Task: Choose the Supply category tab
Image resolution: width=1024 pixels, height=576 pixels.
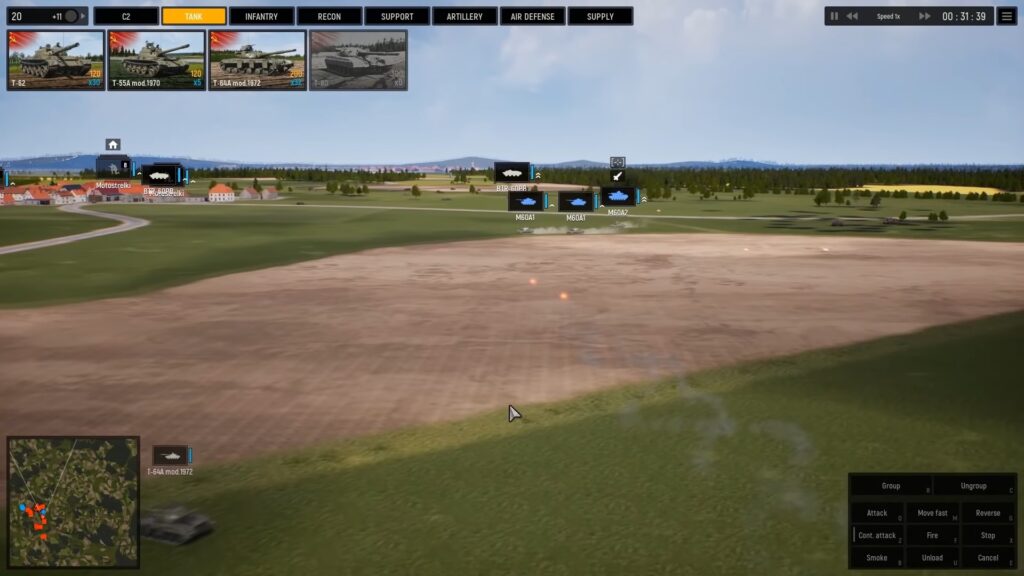Action: [x=600, y=16]
